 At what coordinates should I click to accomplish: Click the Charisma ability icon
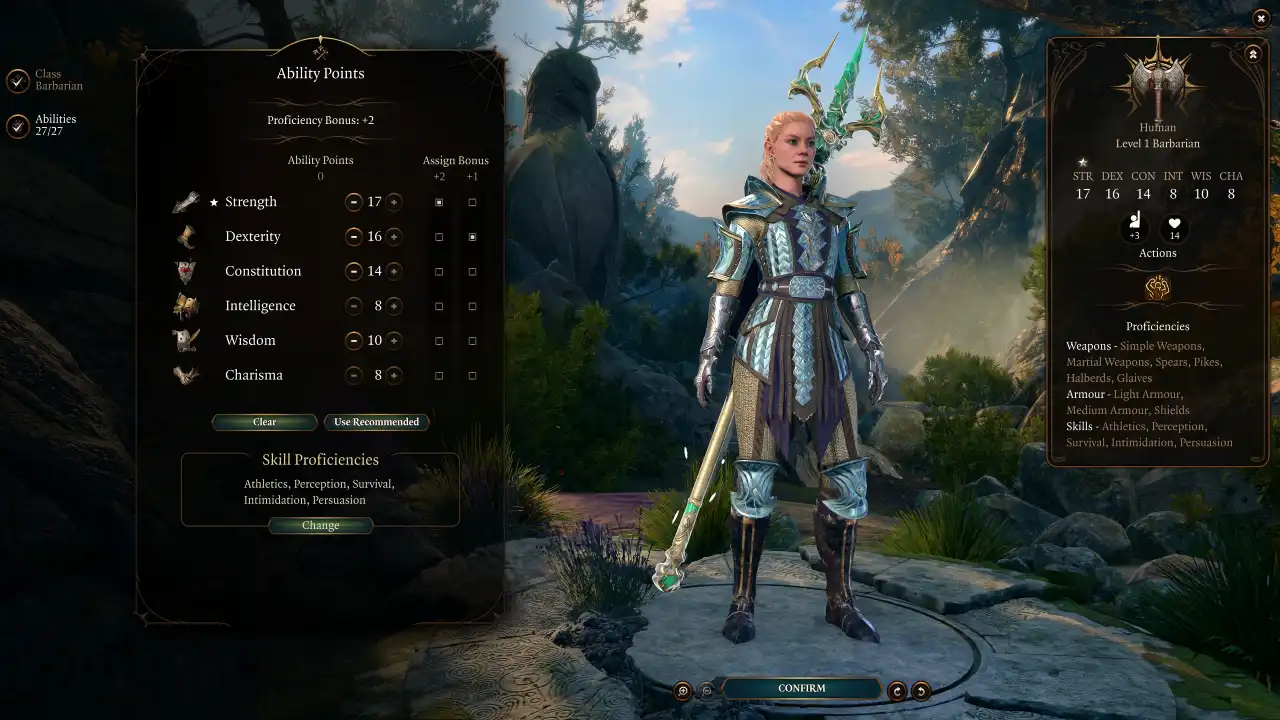186,375
